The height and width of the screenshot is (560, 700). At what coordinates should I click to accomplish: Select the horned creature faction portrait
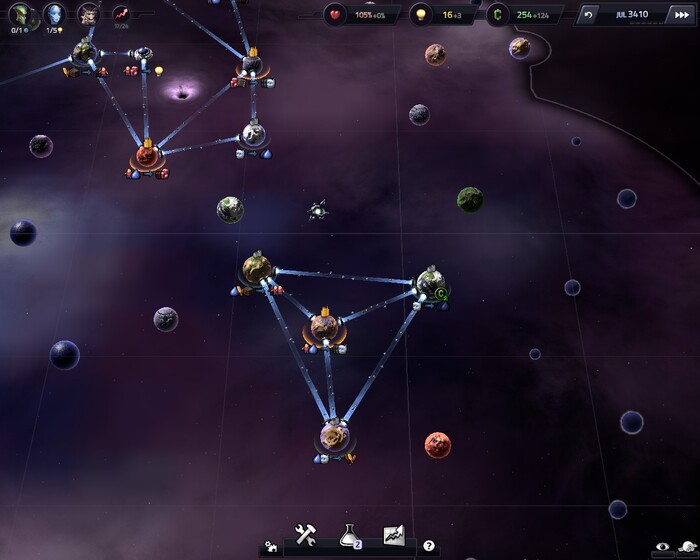89,14
